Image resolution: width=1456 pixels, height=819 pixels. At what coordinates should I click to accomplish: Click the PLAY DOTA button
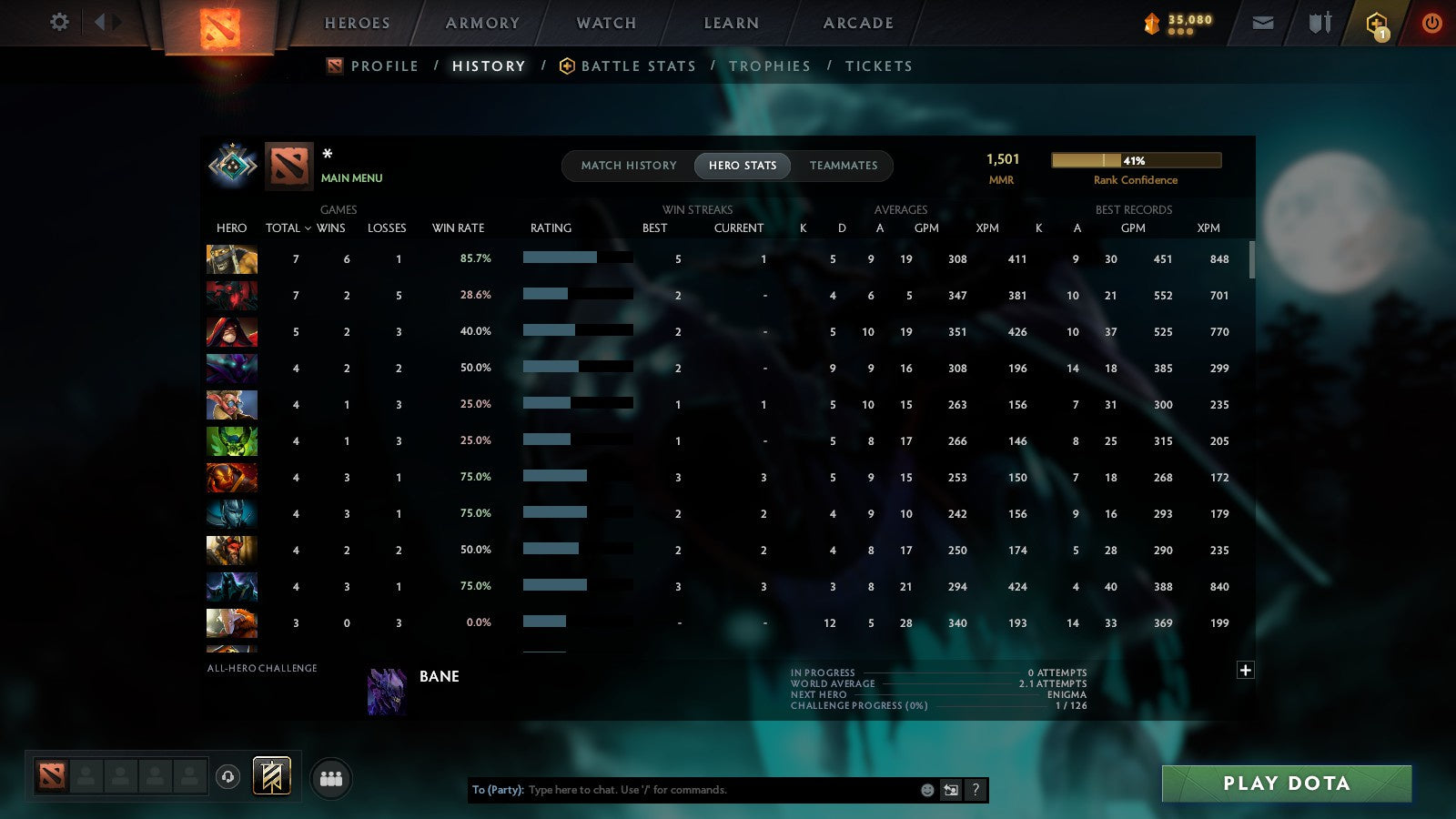(1286, 783)
